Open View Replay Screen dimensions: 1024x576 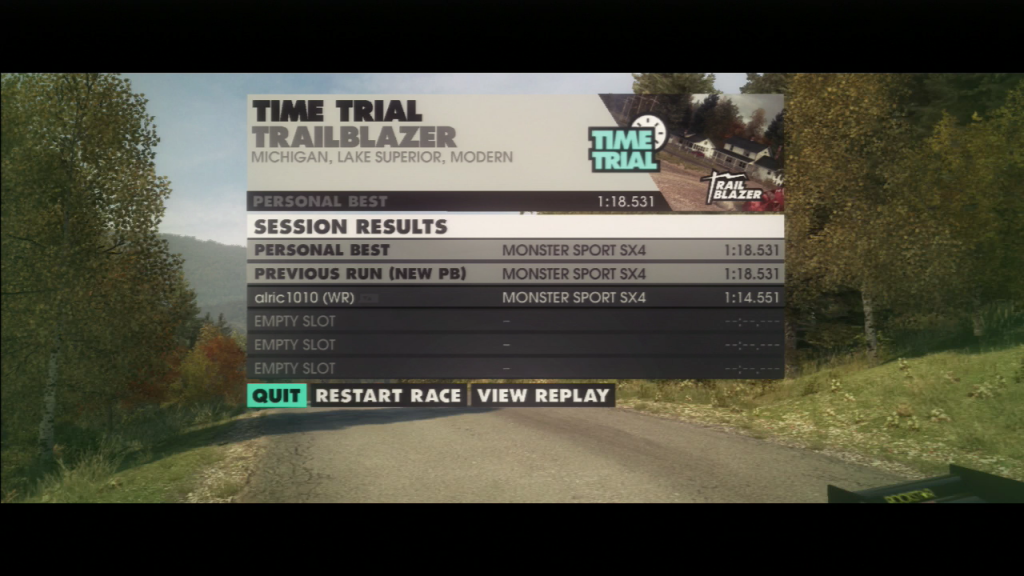[x=543, y=395]
